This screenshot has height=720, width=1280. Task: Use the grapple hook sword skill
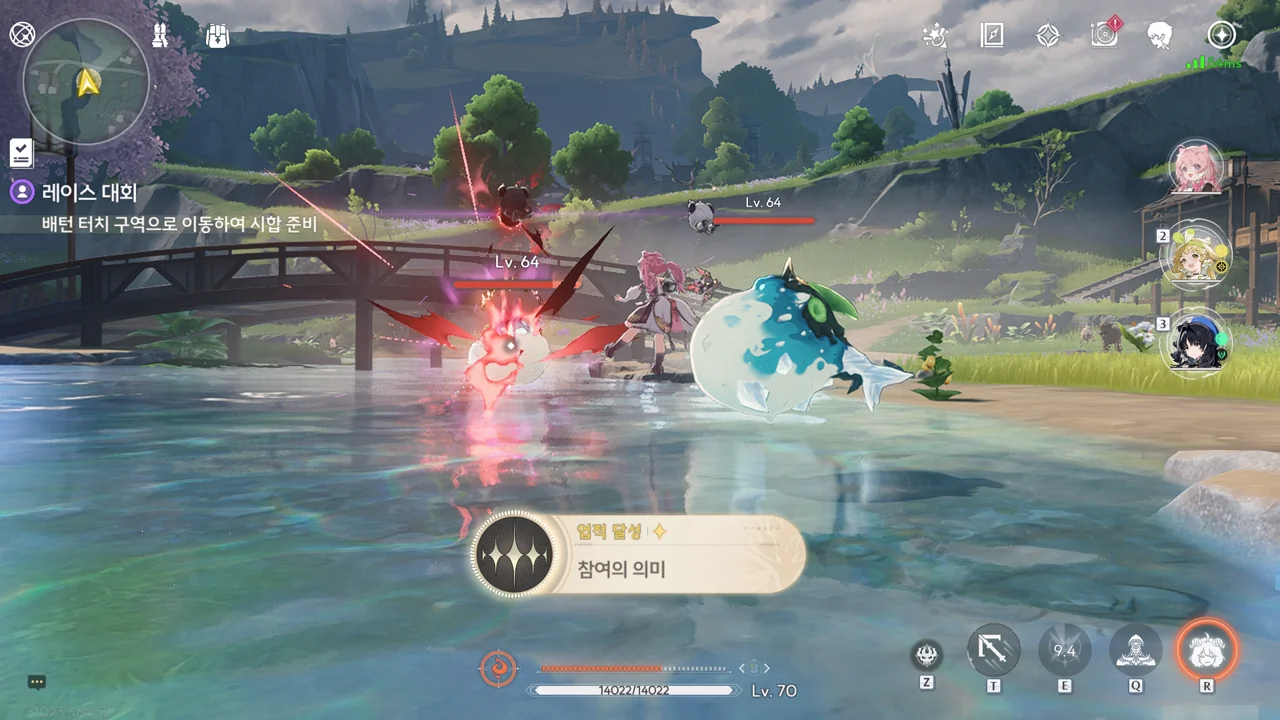pos(994,651)
